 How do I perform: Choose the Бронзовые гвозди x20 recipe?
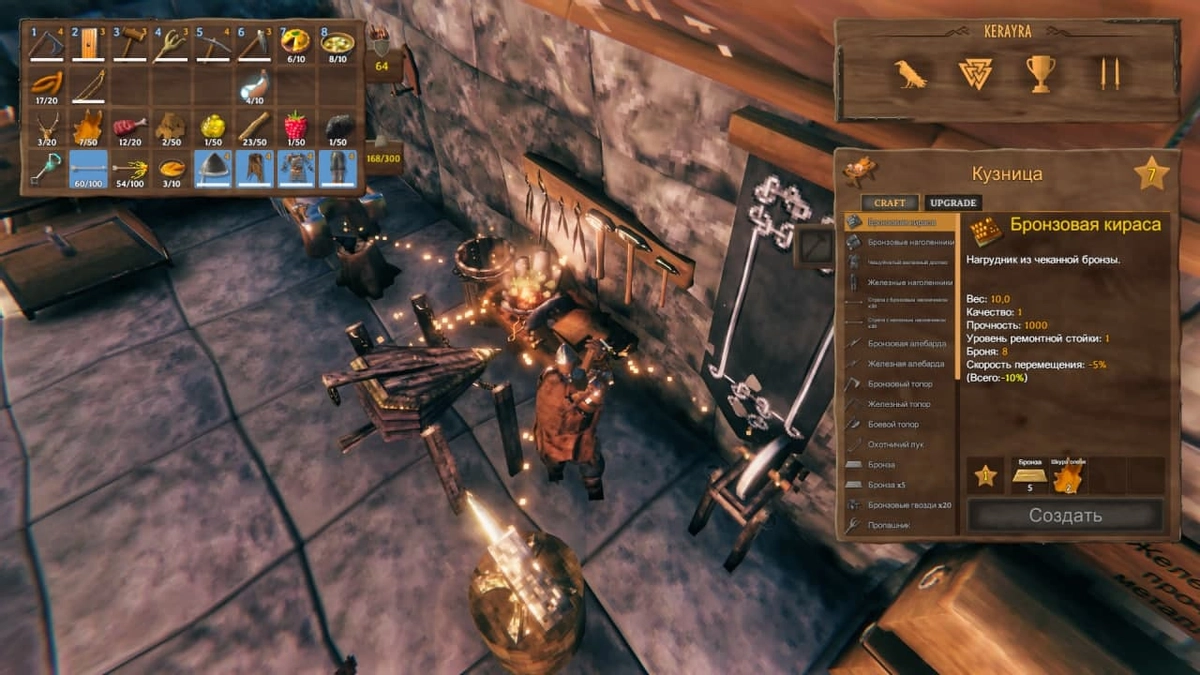(x=907, y=505)
